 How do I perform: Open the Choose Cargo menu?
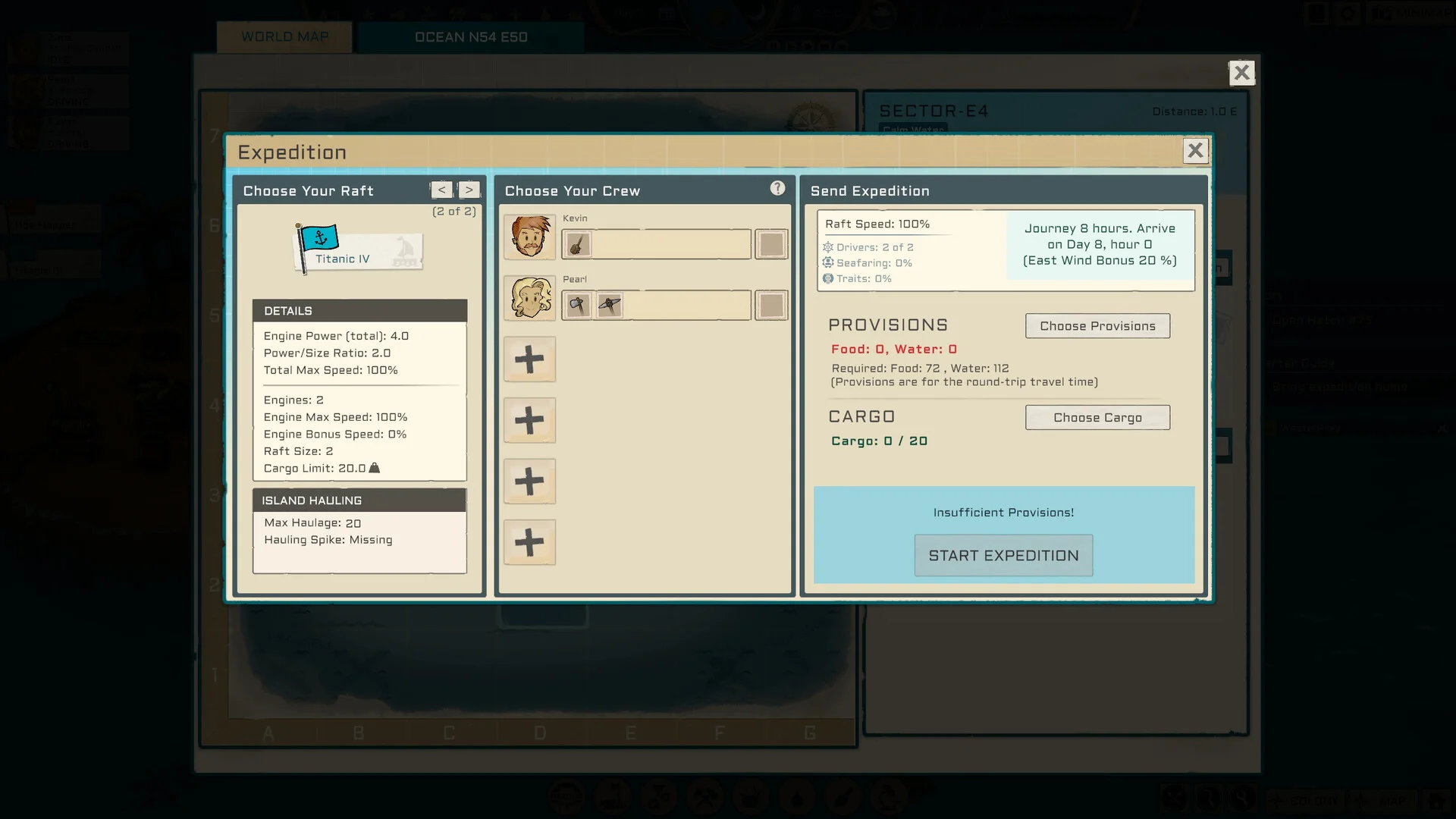[1097, 418]
